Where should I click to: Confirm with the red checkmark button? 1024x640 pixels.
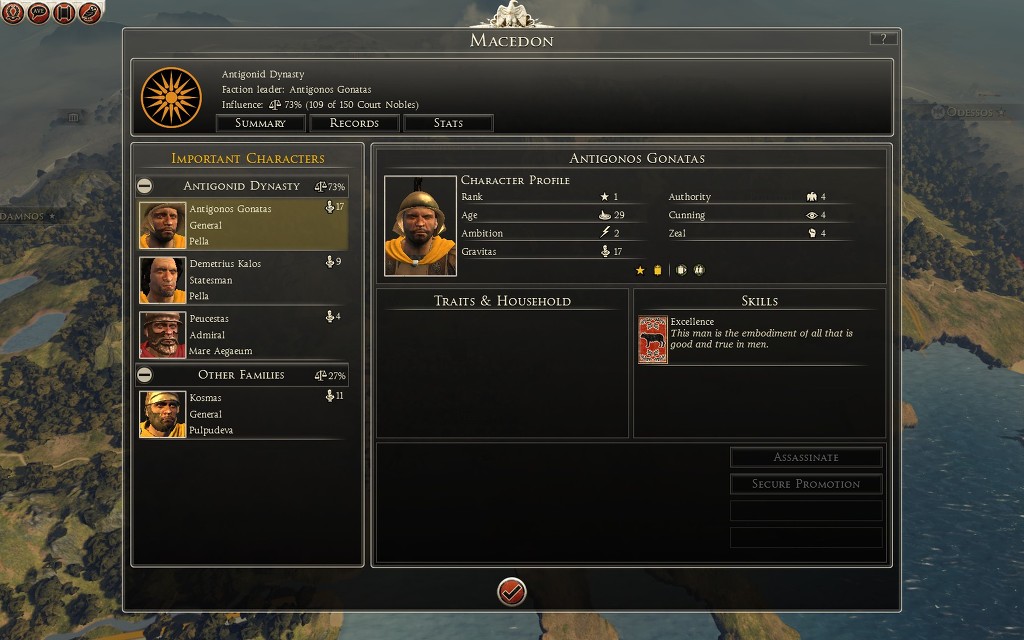click(x=512, y=591)
